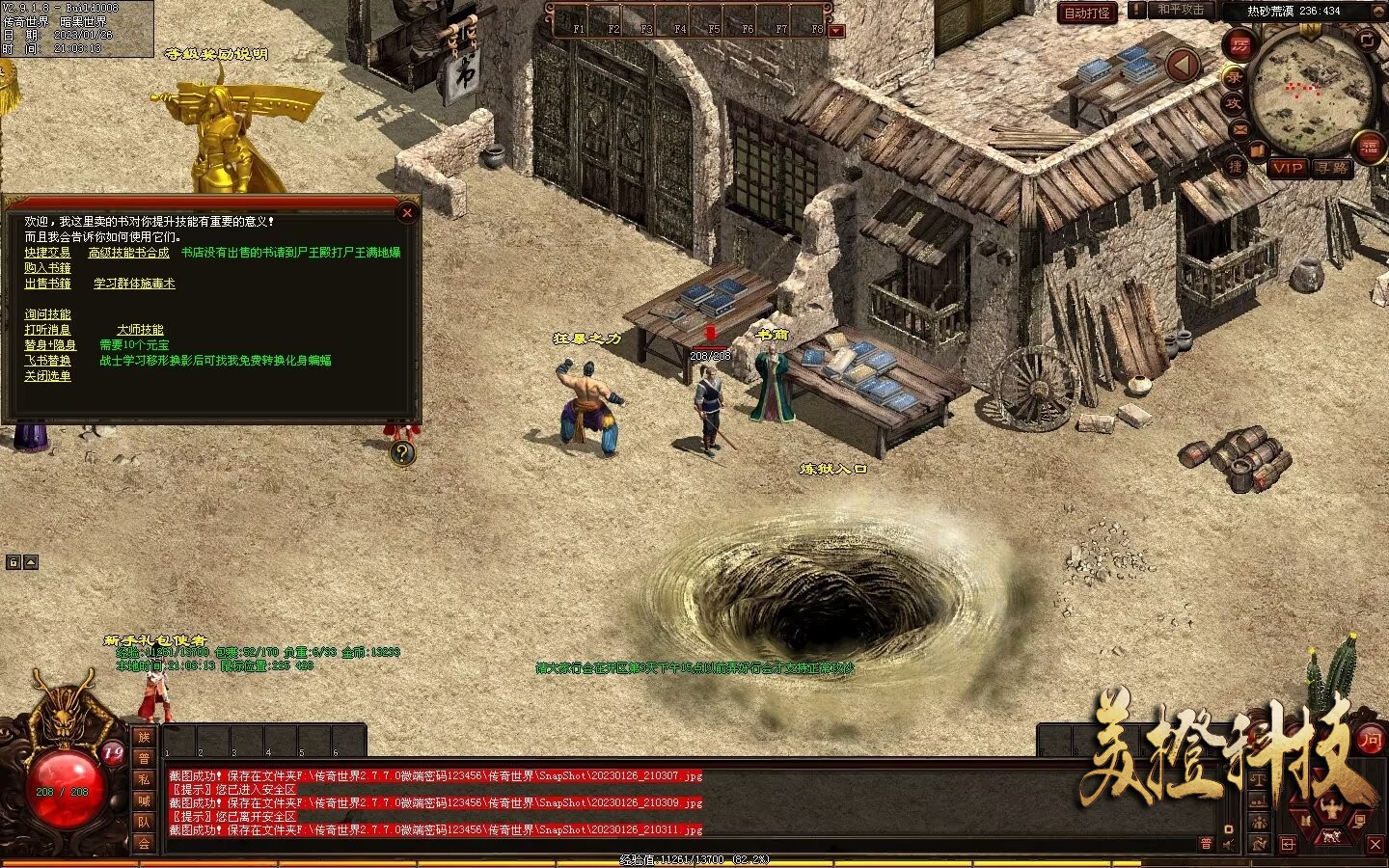Open the mail envelope icon
The width and height of the screenshot is (1389, 868).
[x=1239, y=128]
